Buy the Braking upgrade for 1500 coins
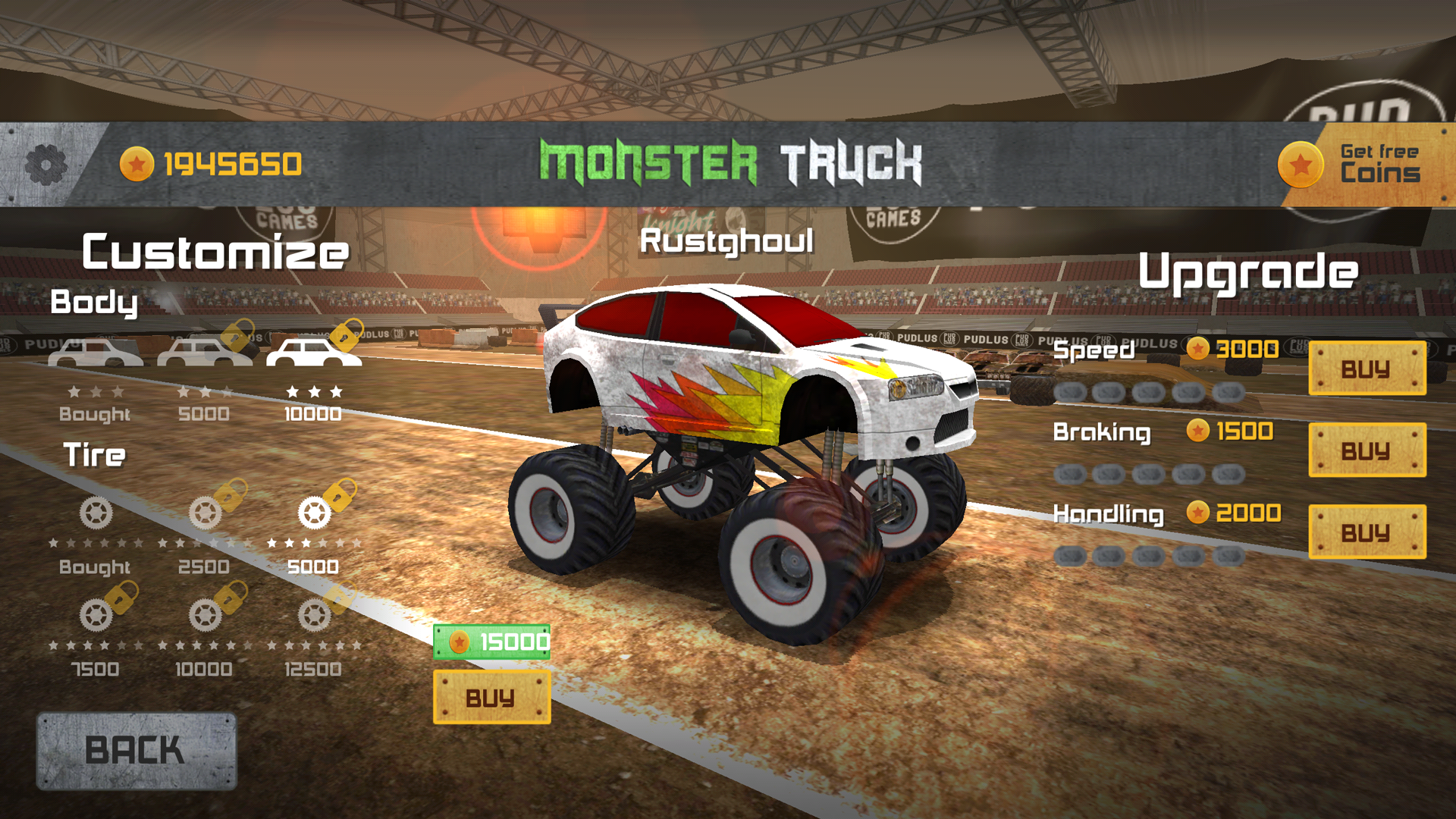Image resolution: width=1456 pixels, height=819 pixels. [x=1367, y=450]
